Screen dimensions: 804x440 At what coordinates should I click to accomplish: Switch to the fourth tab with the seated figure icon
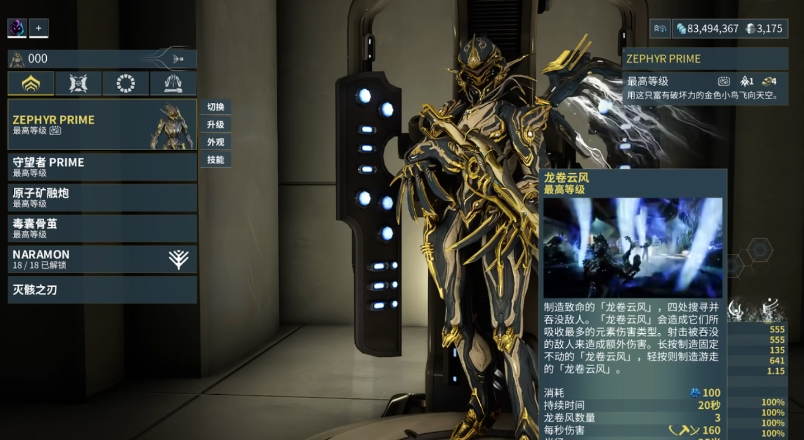click(173, 84)
